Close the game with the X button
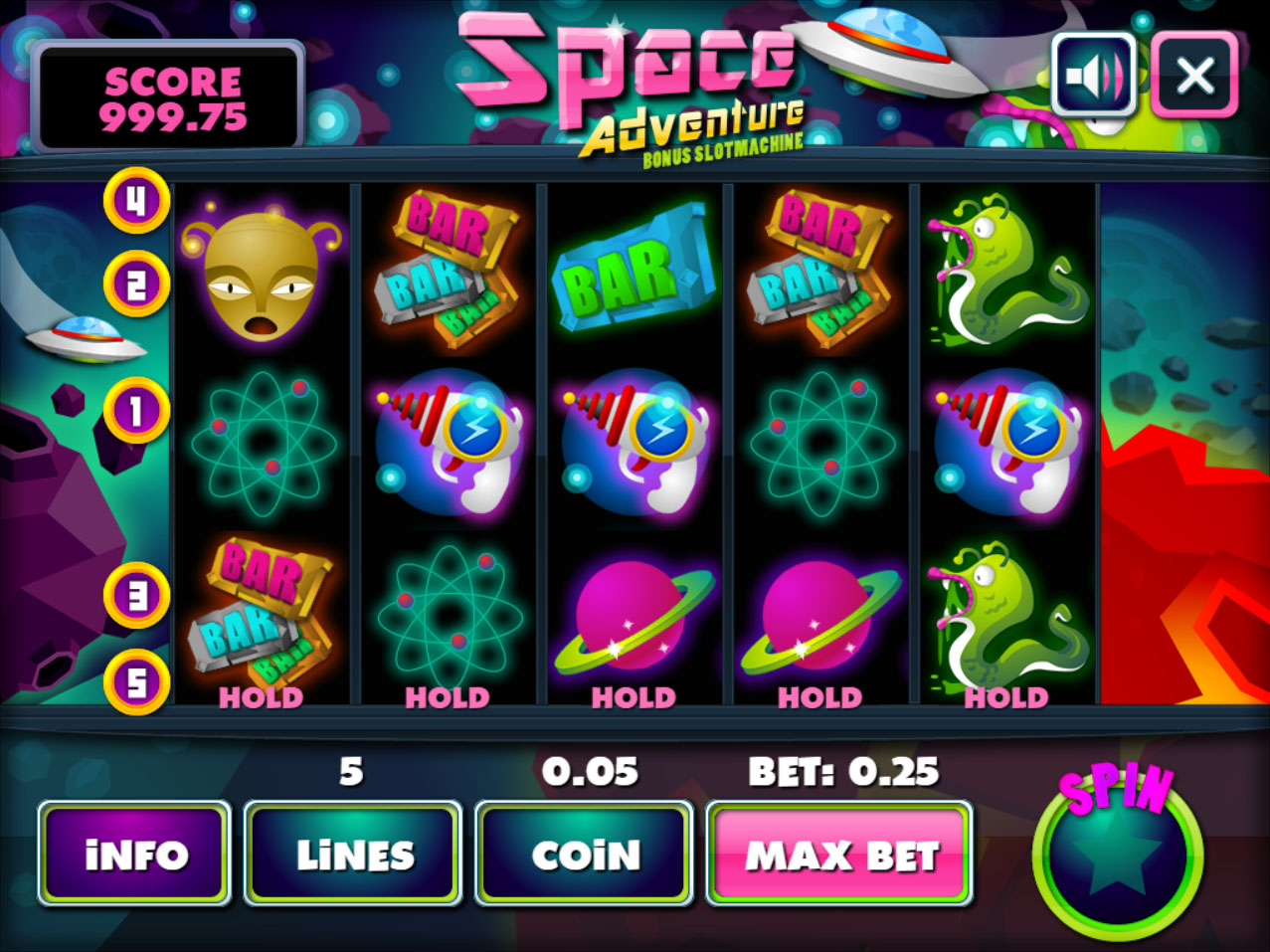Screen dimensions: 1270x952 [x=1194, y=75]
